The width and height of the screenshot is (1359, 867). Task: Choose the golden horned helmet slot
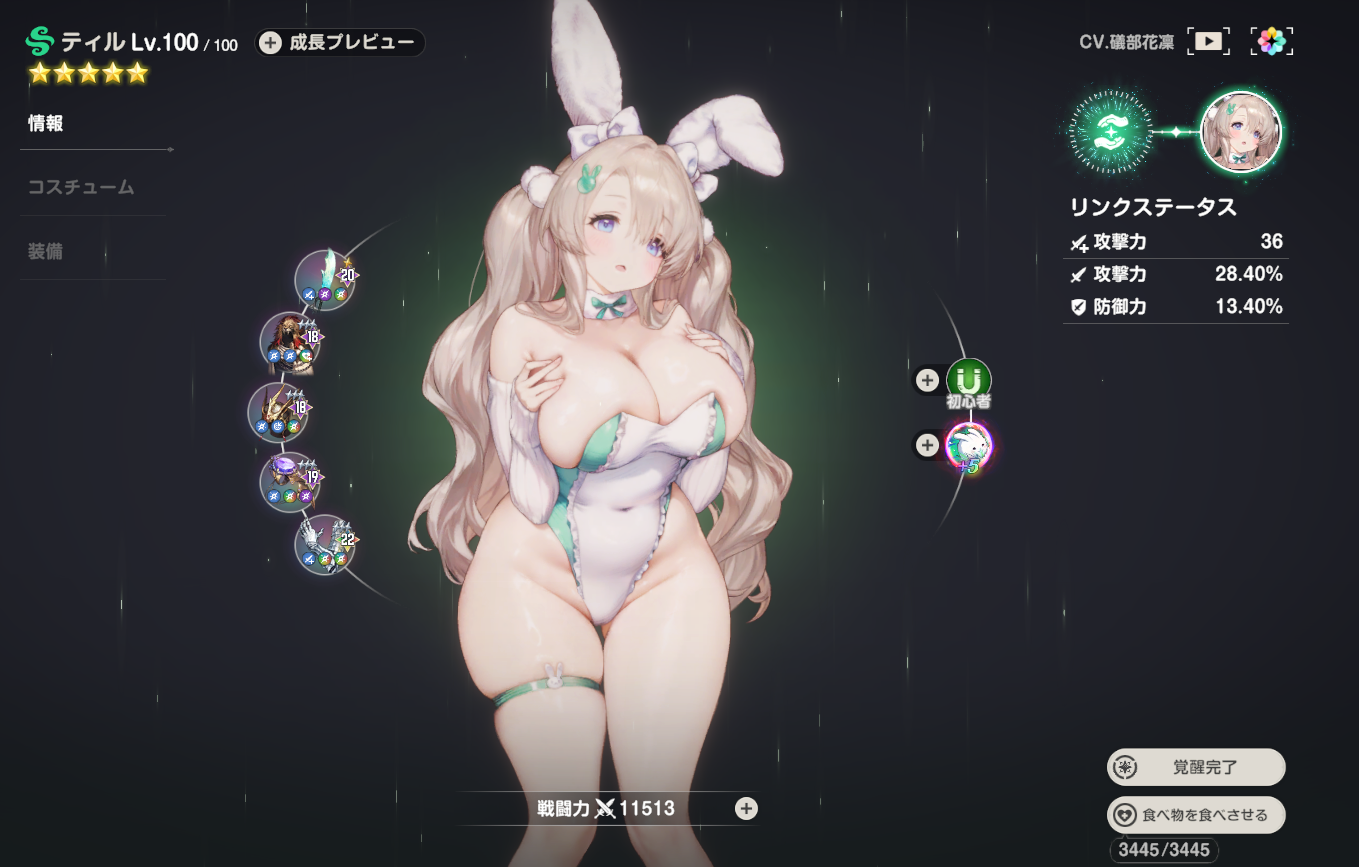pos(278,411)
